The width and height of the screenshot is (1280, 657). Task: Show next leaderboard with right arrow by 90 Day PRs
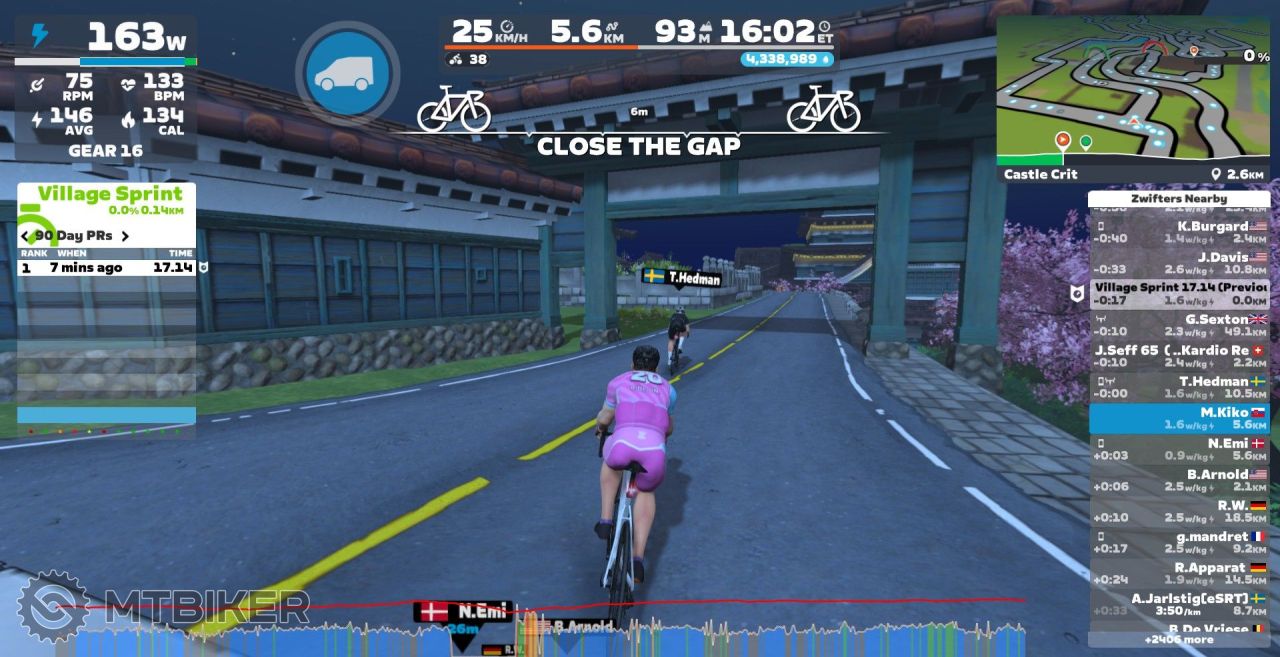(125, 237)
